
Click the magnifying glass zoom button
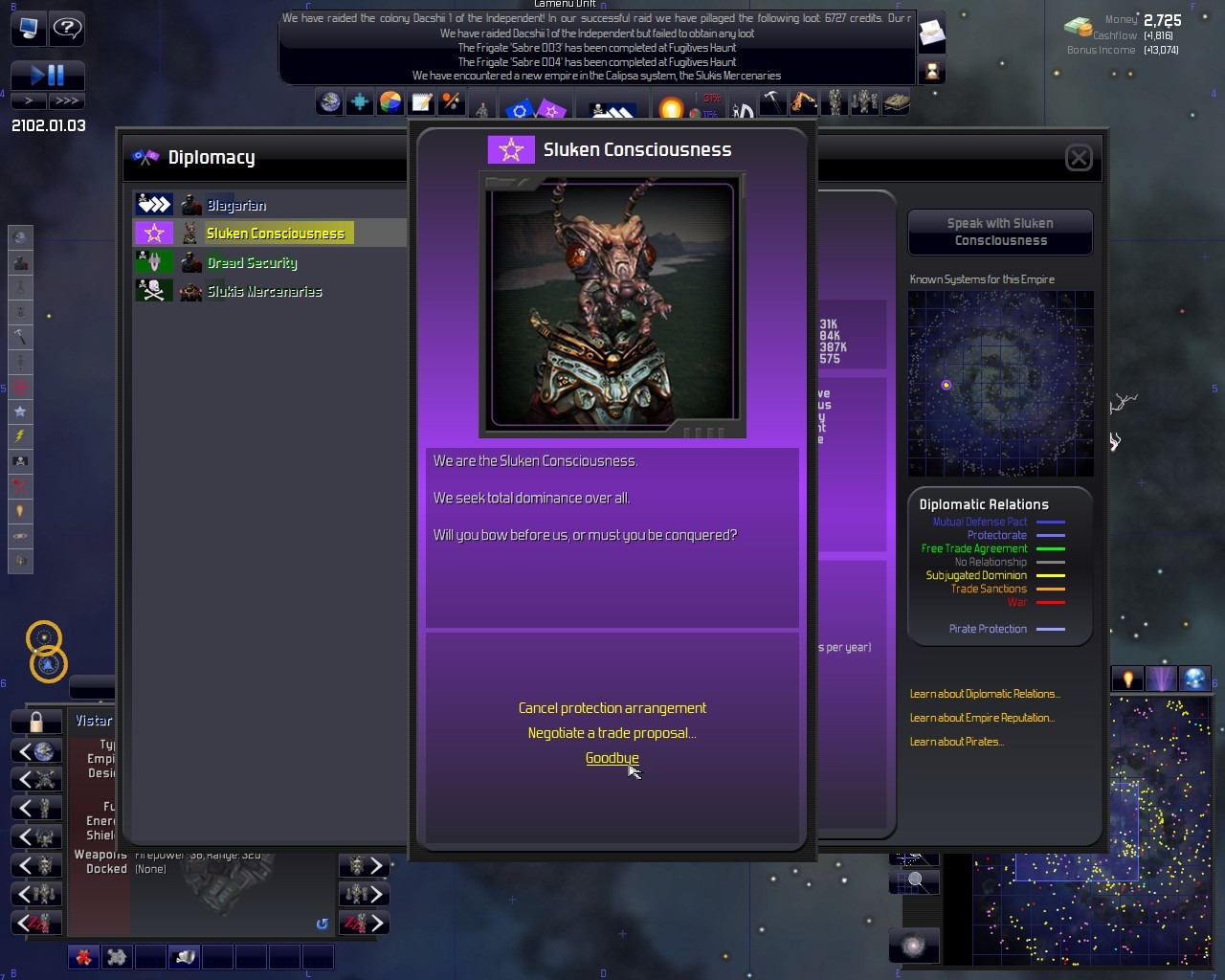pyautogui.click(x=915, y=880)
